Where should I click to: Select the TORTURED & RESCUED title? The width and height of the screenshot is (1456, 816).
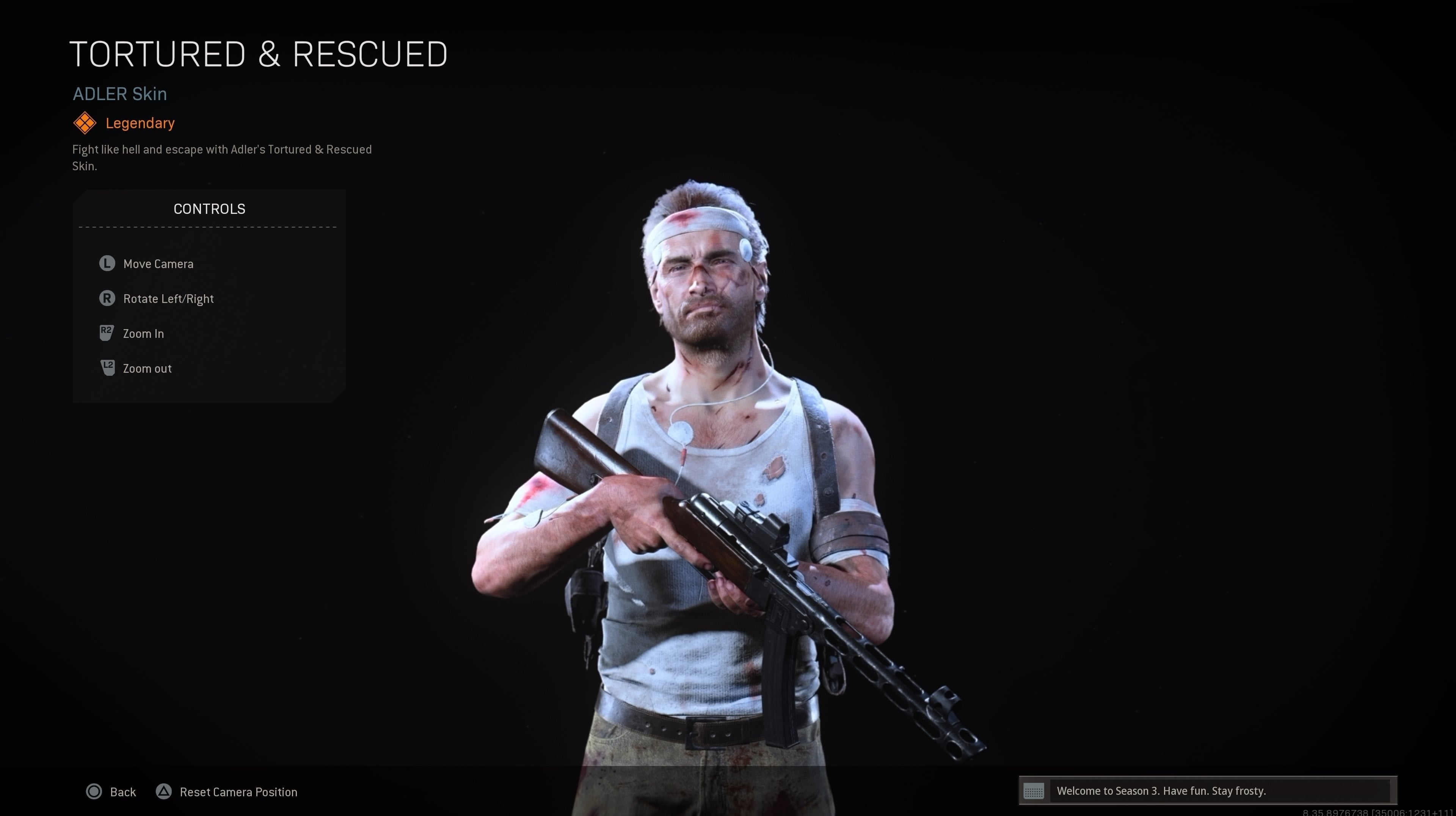tap(259, 54)
